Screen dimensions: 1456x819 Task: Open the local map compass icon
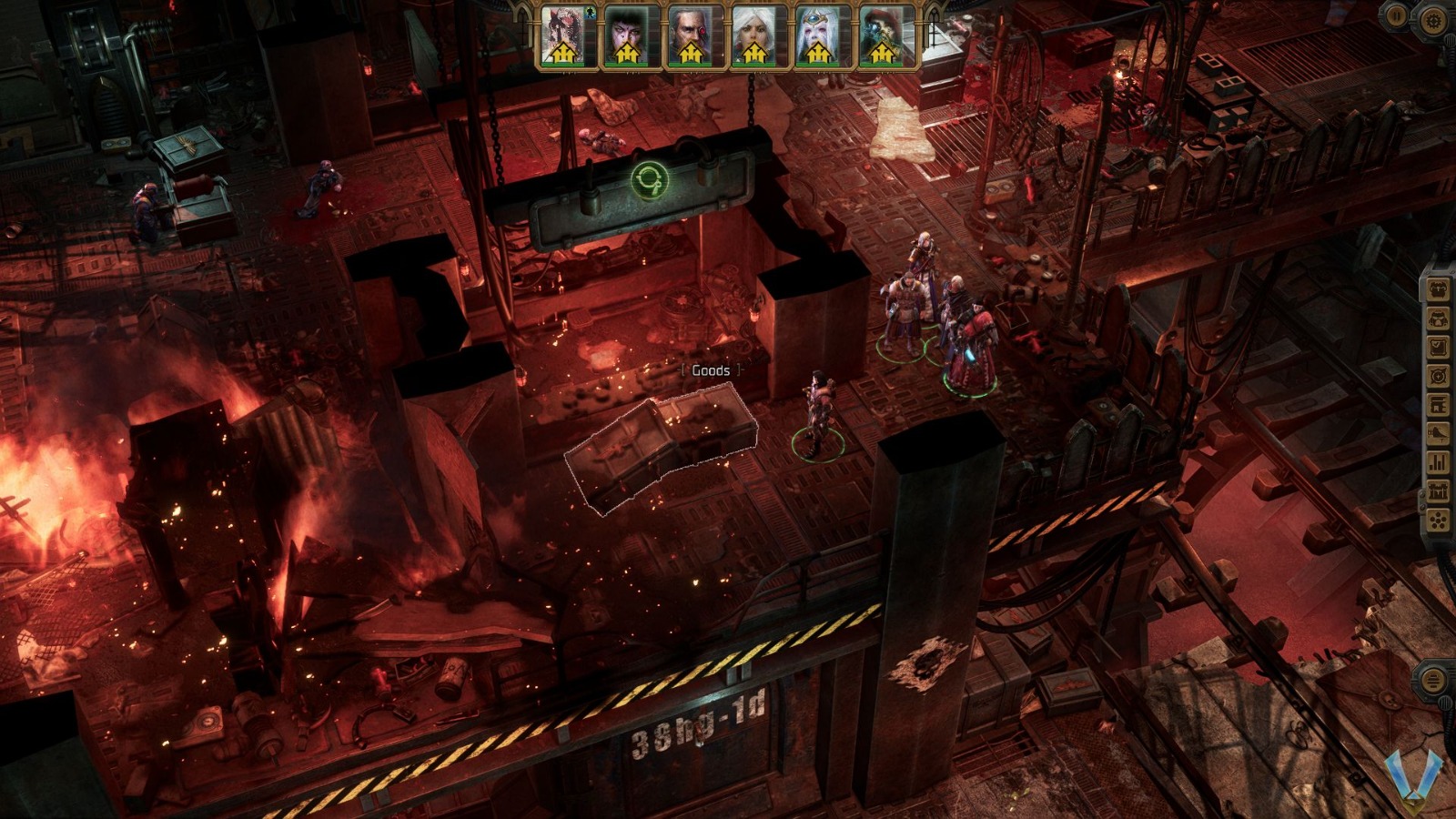click(1438, 373)
